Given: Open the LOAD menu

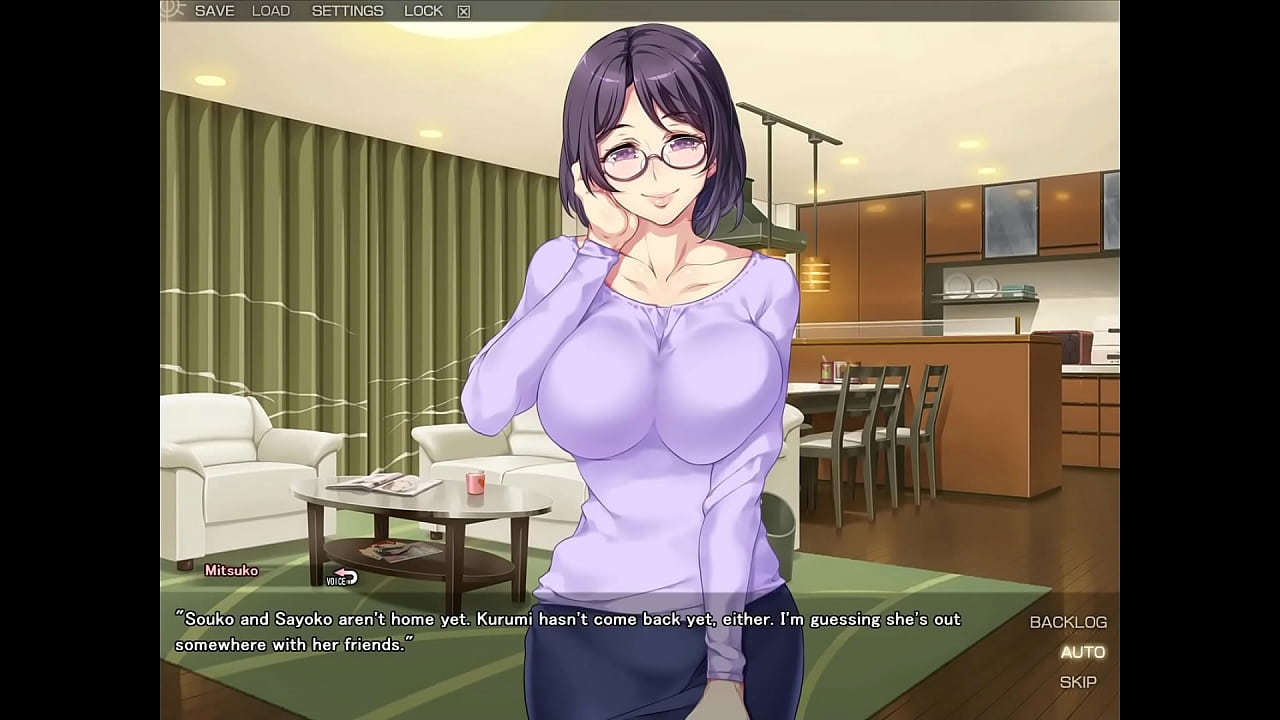Looking at the screenshot, I should (x=271, y=11).
